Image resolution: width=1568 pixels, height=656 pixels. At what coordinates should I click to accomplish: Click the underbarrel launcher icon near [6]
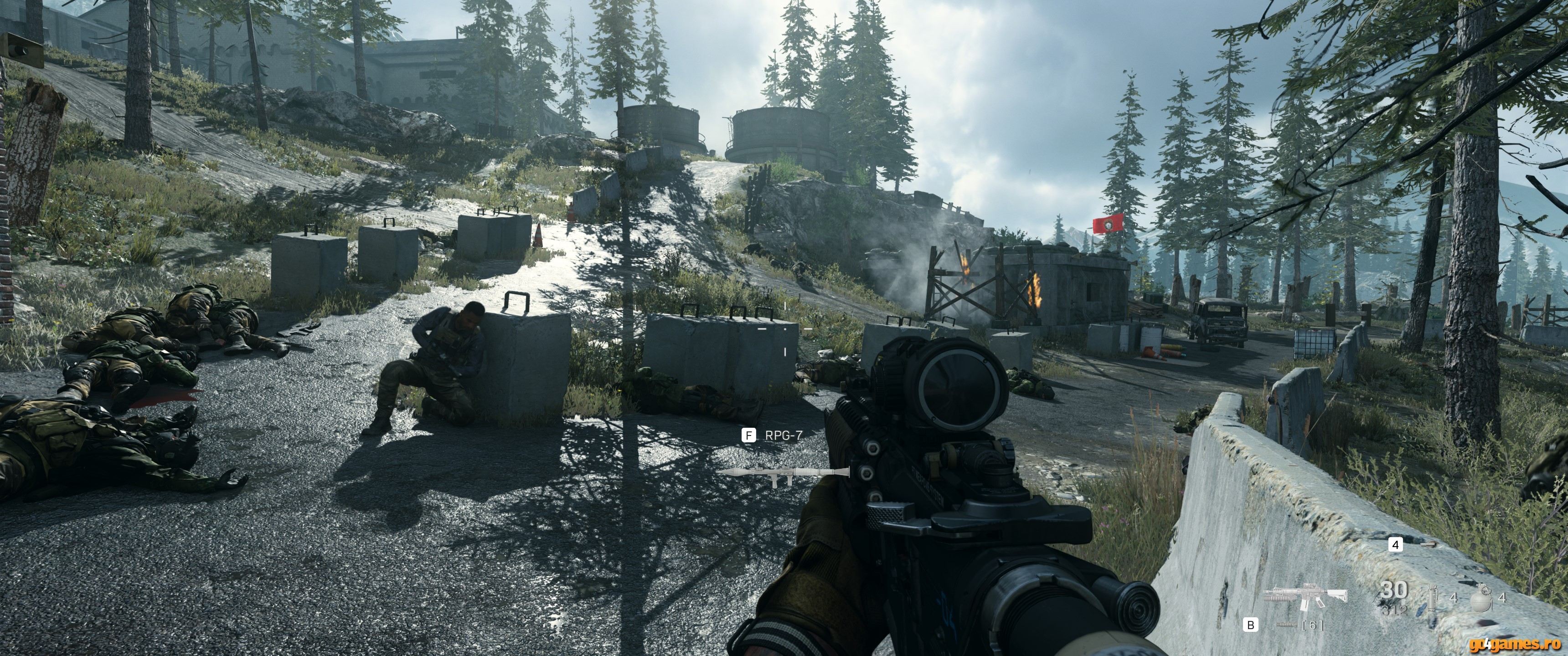1287,625
